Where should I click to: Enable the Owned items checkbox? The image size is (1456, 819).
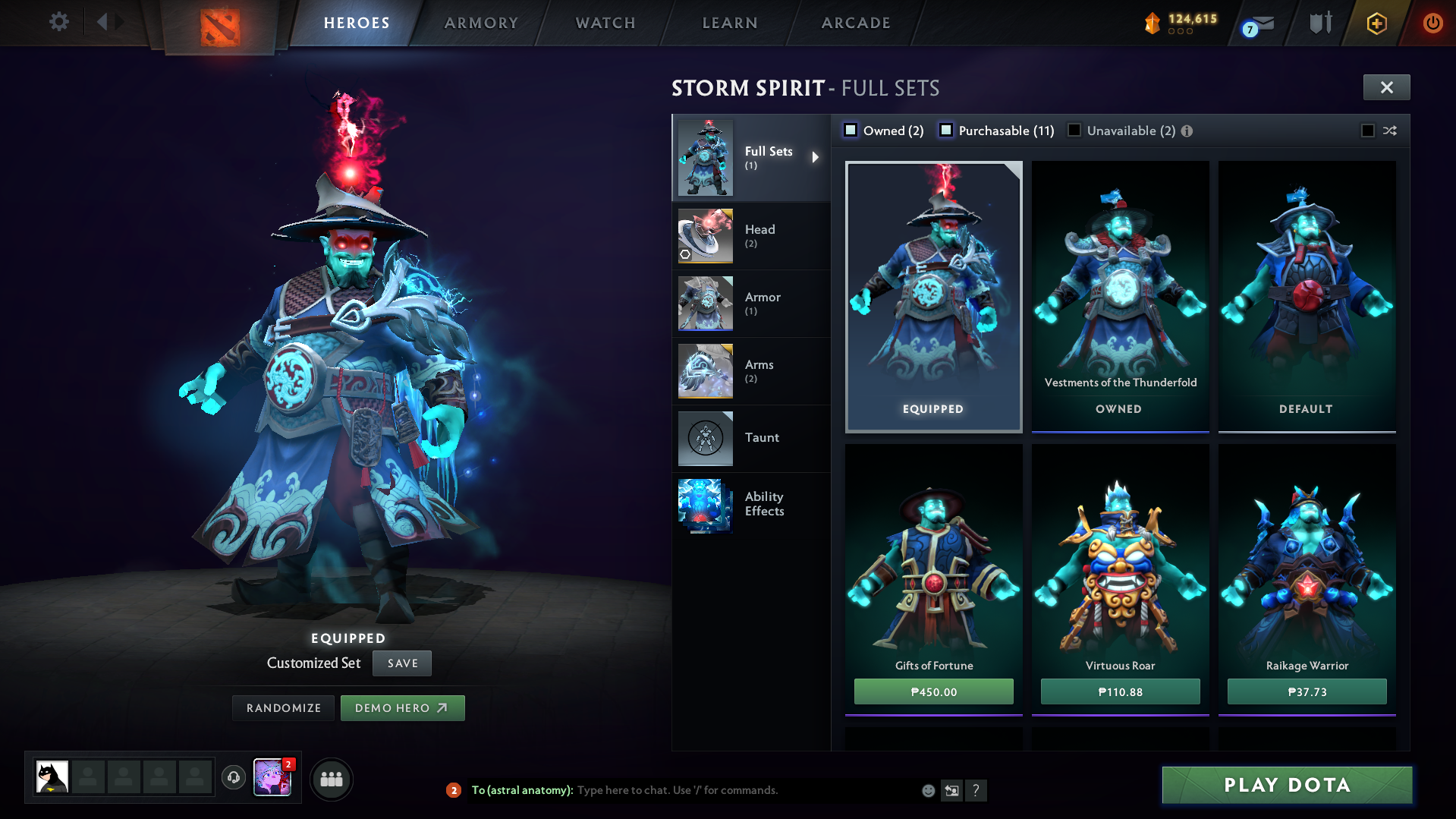(x=851, y=130)
